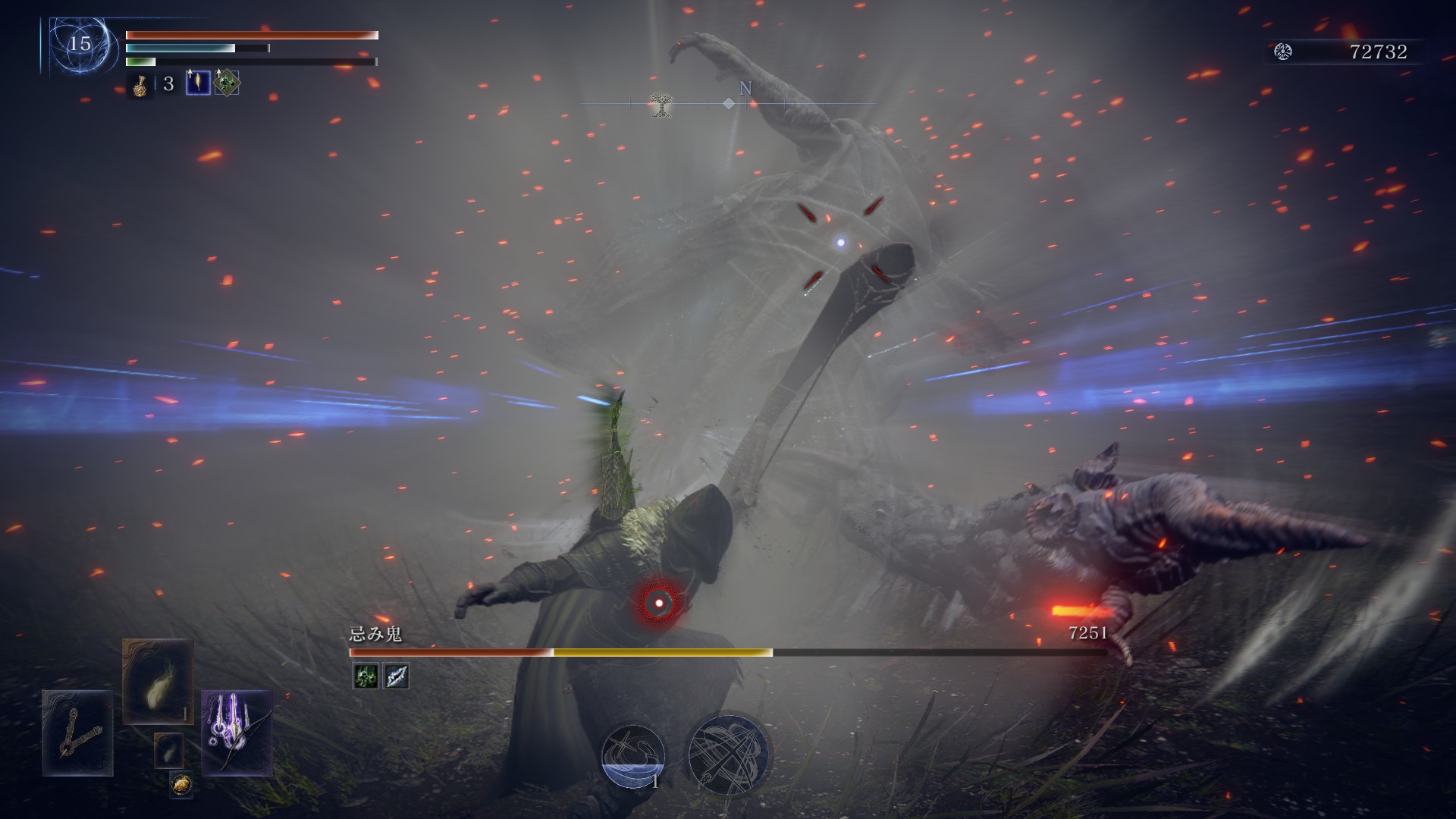Screen dimensions: 1456x819
Task: Select the purple arrow-rain bow slot
Action: [237, 733]
